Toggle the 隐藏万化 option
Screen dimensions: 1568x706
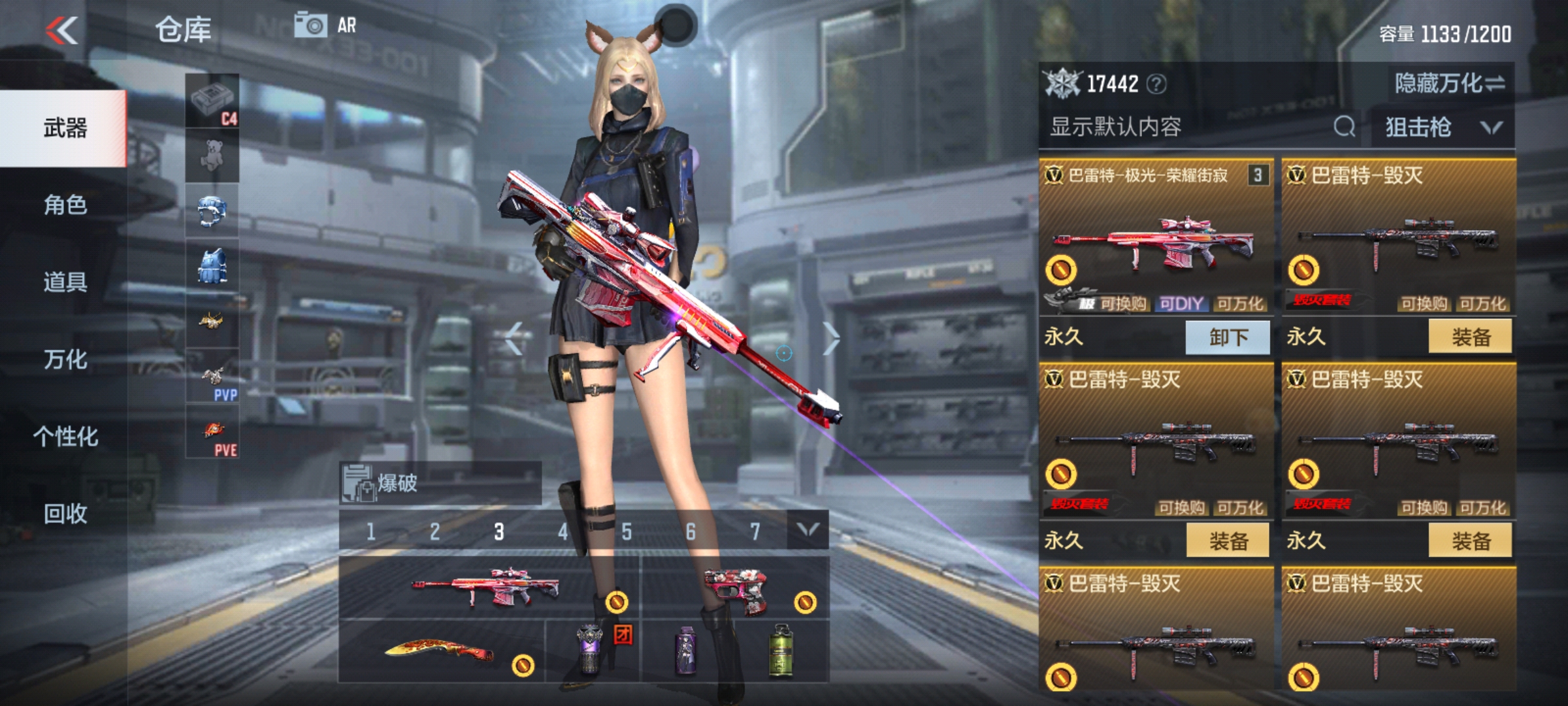(1449, 84)
